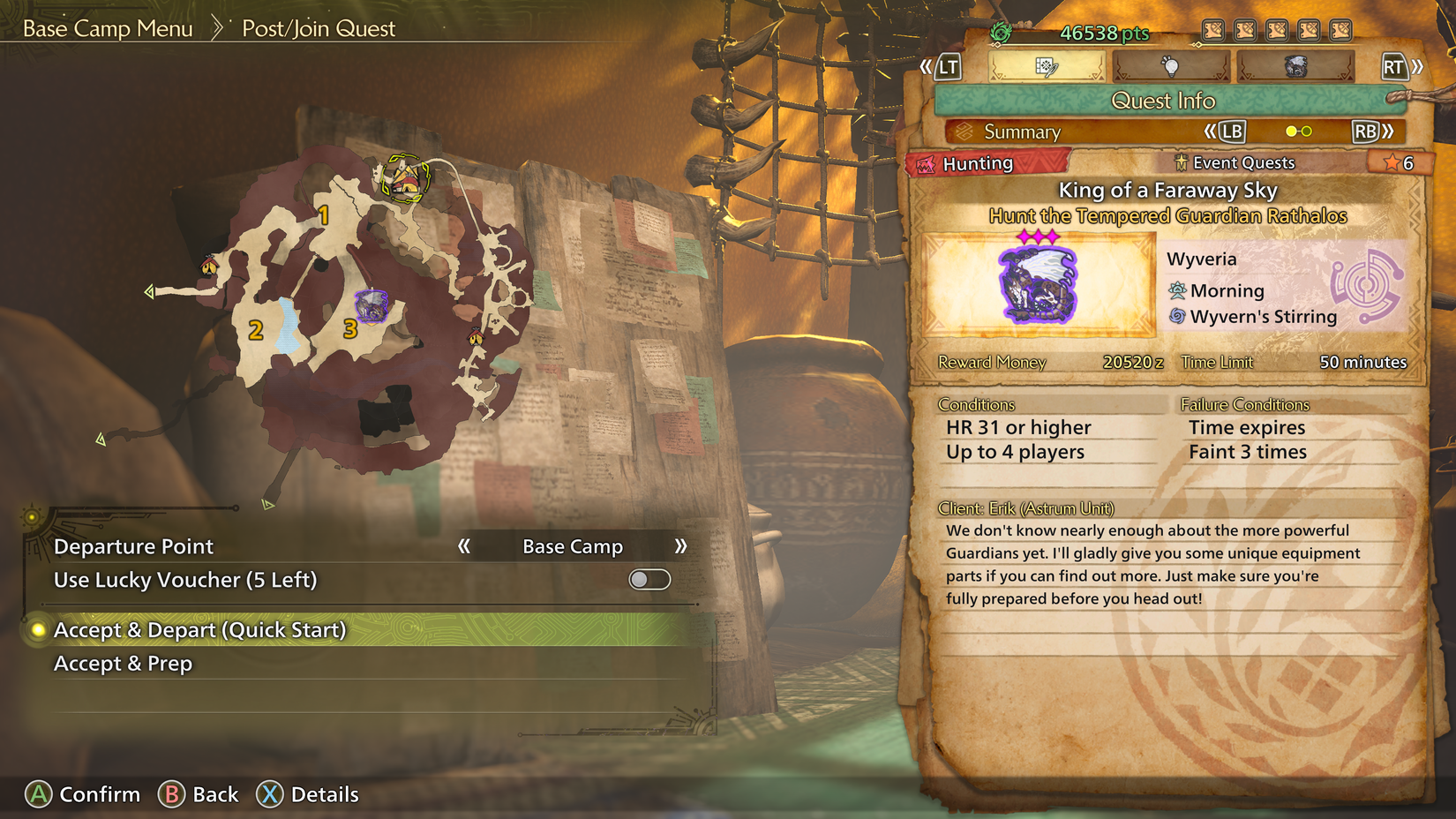The image size is (1456, 819).
Task: Select the Summary tab
Action: point(1024,131)
